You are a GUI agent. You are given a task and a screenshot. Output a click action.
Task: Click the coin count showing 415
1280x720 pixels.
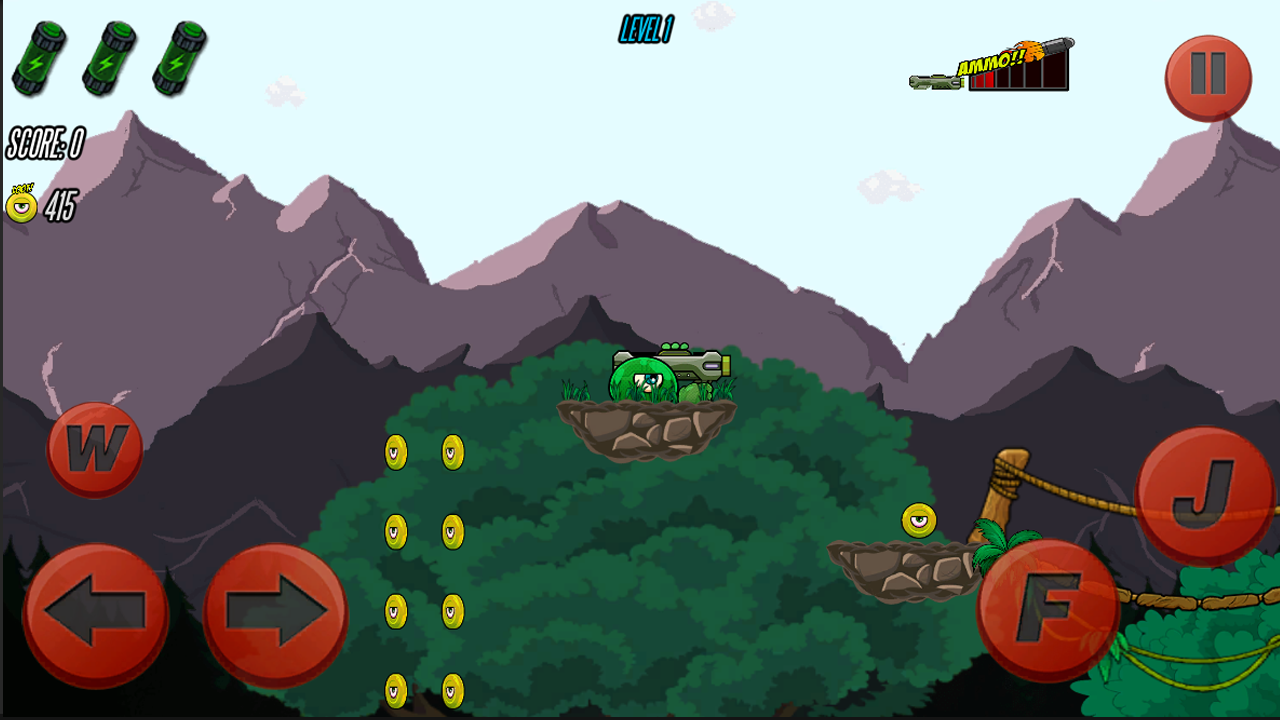pyautogui.click(x=60, y=207)
